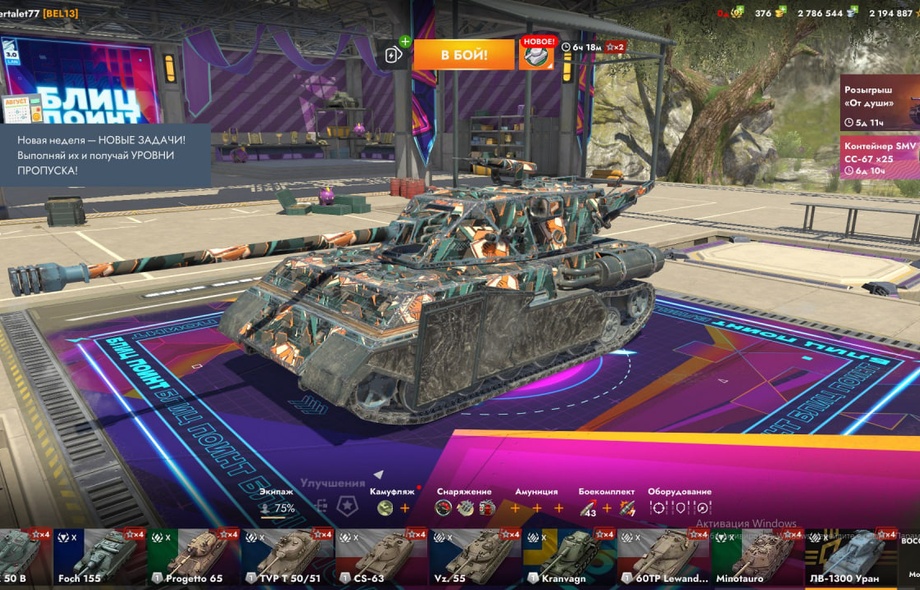The image size is (920, 590).
Task: Open the Контейнер SMV CC-67 x25 offer
Action: (x=878, y=158)
